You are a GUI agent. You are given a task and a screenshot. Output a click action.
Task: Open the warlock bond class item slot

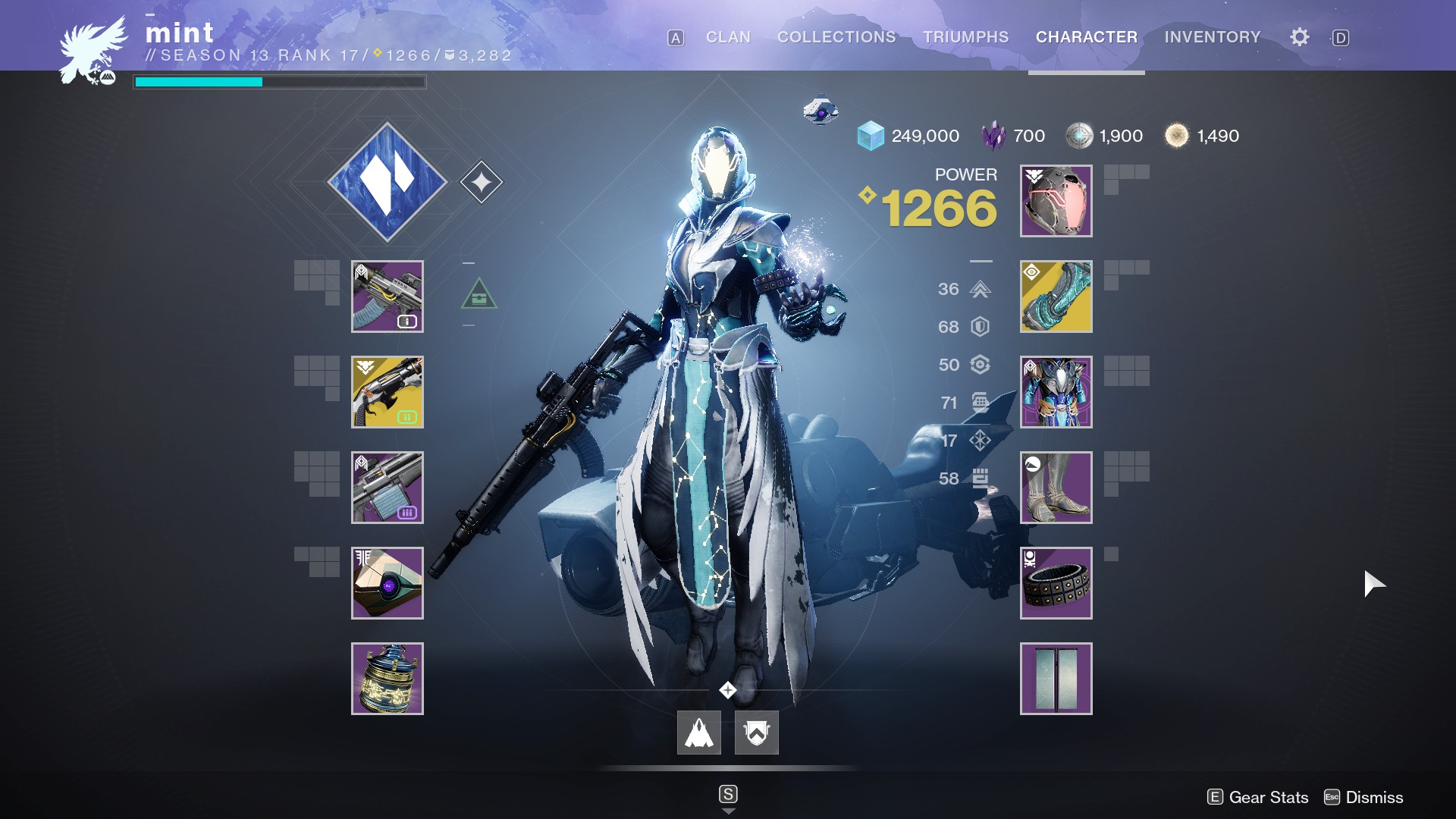(1056, 583)
